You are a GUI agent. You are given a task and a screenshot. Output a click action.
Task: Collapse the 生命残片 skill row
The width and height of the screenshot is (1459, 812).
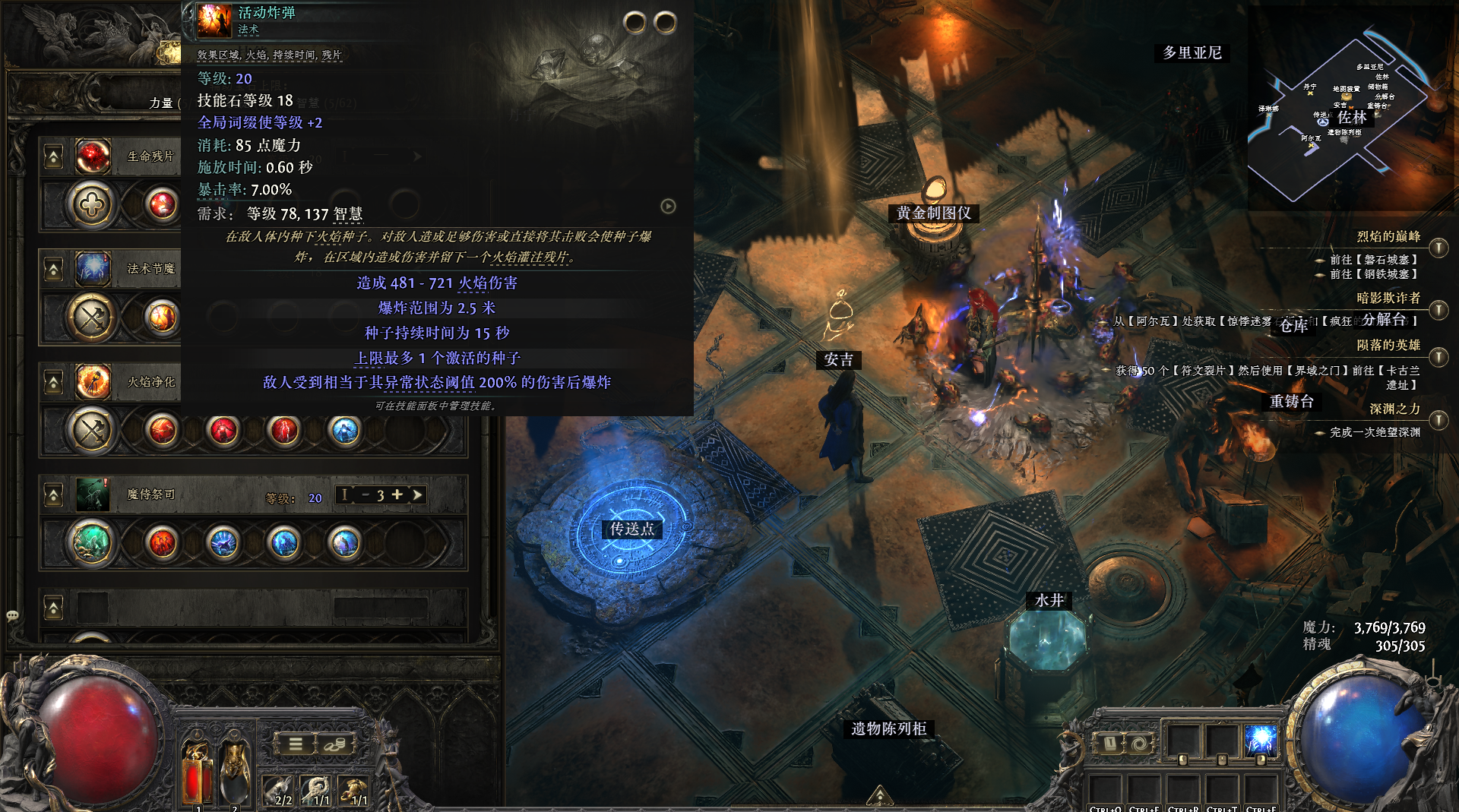tap(53, 157)
